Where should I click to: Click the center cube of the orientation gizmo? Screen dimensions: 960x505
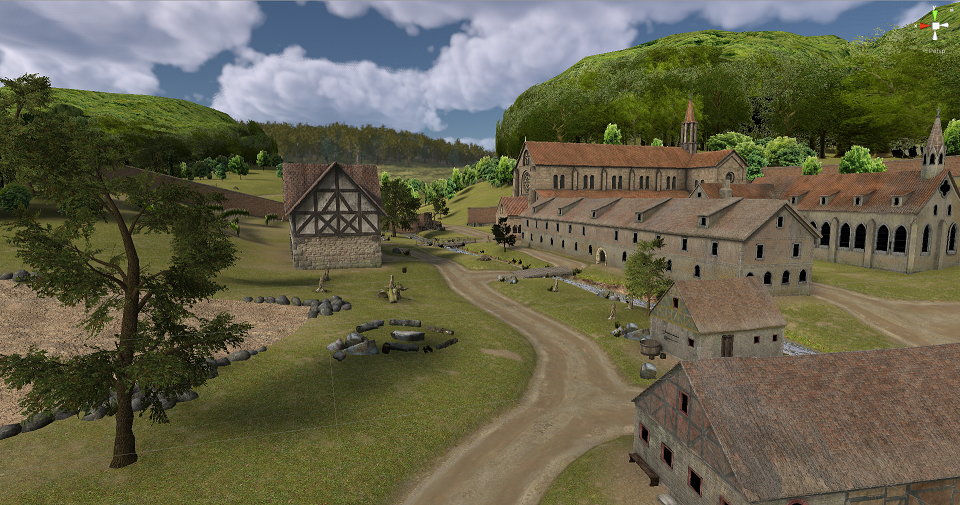pyautogui.click(x=936, y=24)
